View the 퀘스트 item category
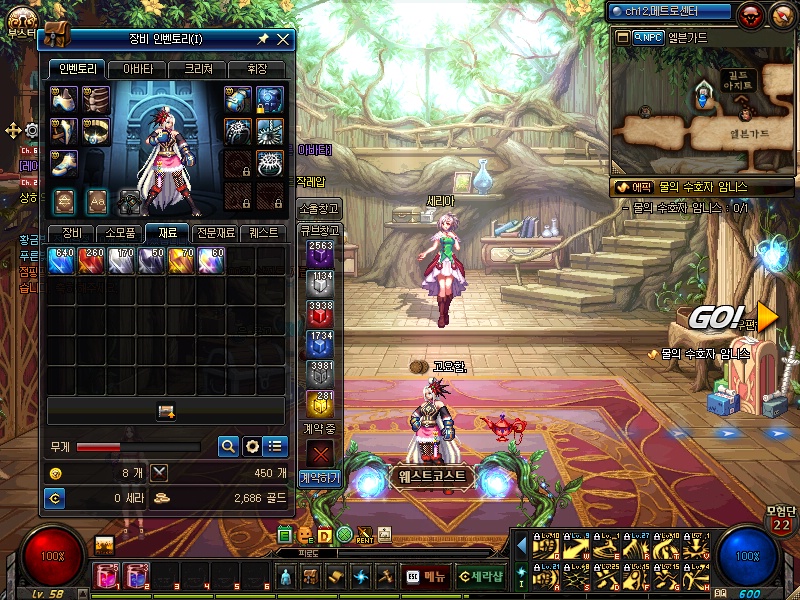Screen dimensions: 800x600 [265, 233]
